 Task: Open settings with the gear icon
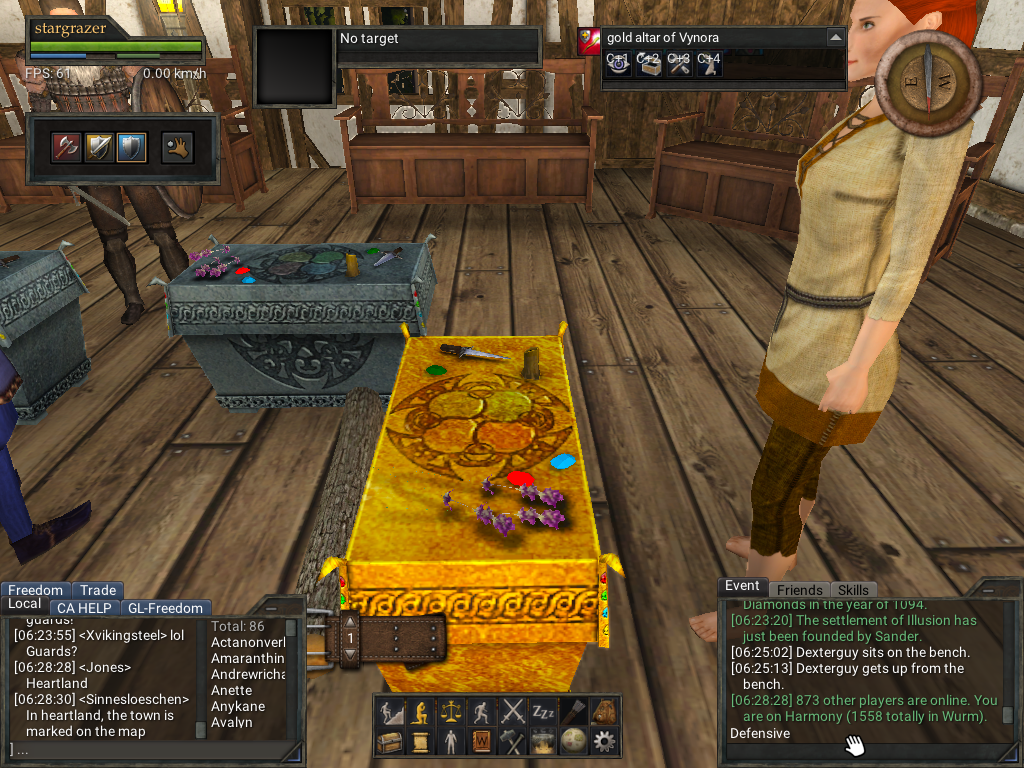click(605, 742)
